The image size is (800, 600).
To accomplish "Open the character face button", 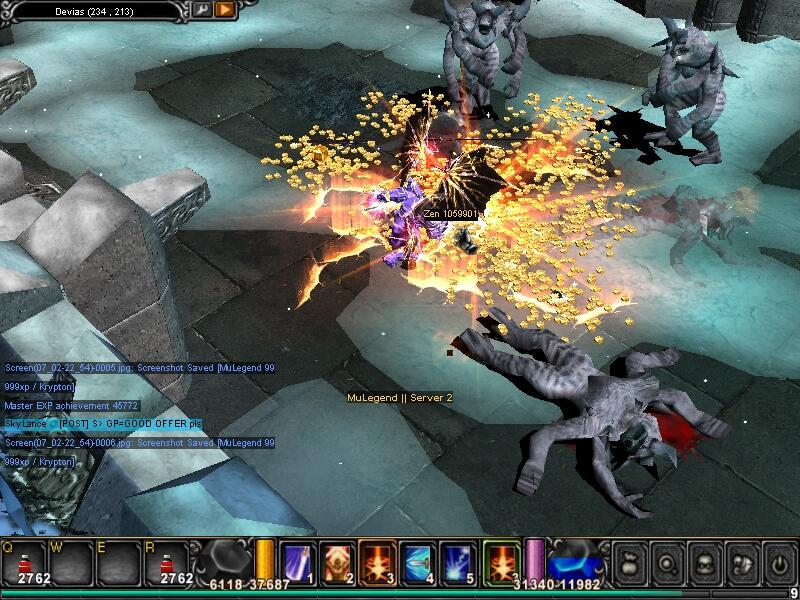I will click(703, 562).
